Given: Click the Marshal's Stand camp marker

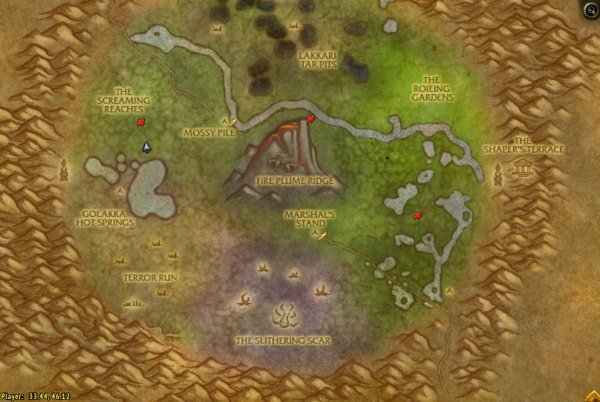Looking at the screenshot, I should coord(322,234).
